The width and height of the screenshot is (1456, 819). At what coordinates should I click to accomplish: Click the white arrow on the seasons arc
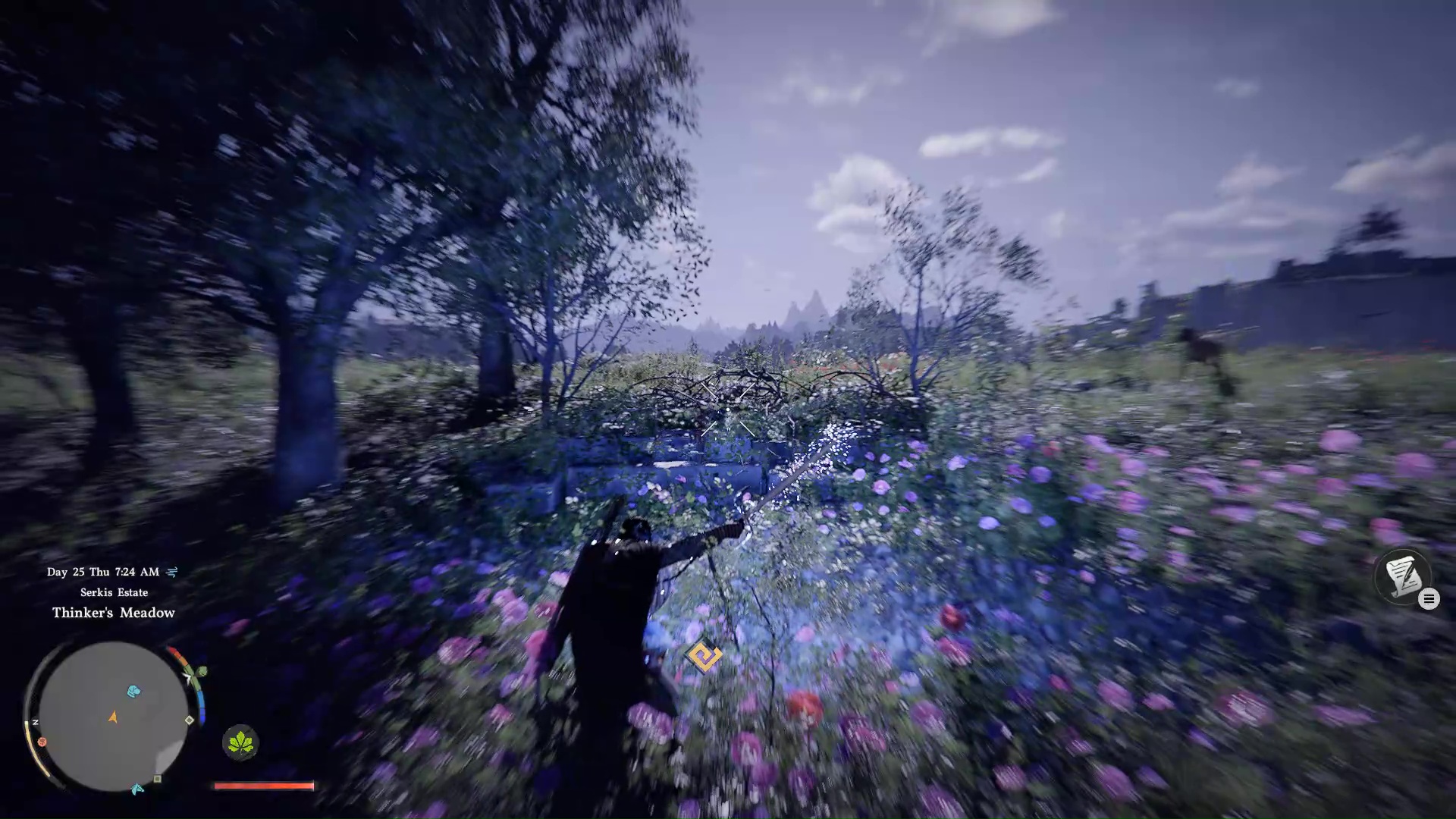tap(187, 678)
